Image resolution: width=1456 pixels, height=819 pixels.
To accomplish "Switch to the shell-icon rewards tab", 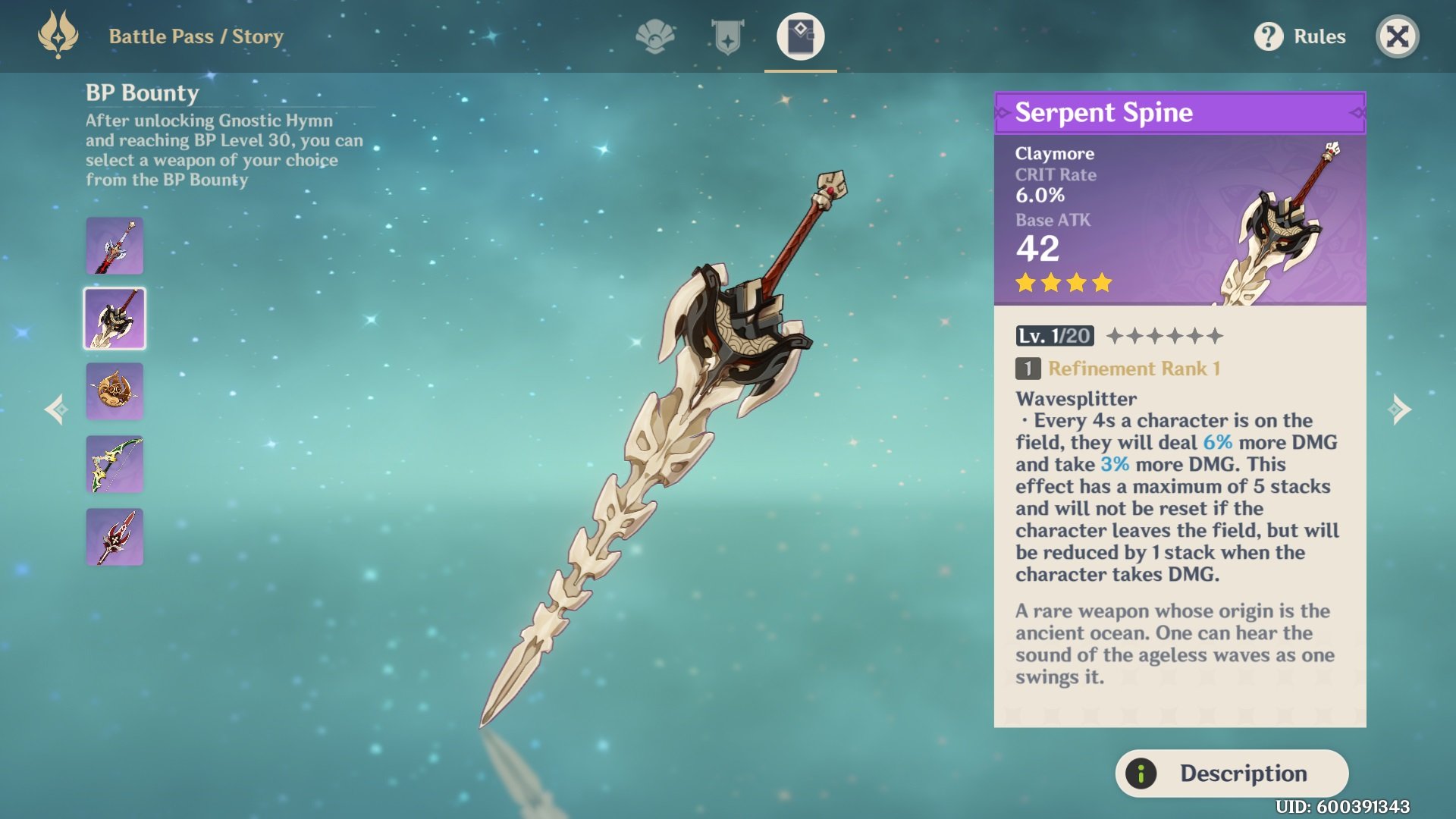I will [x=655, y=36].
